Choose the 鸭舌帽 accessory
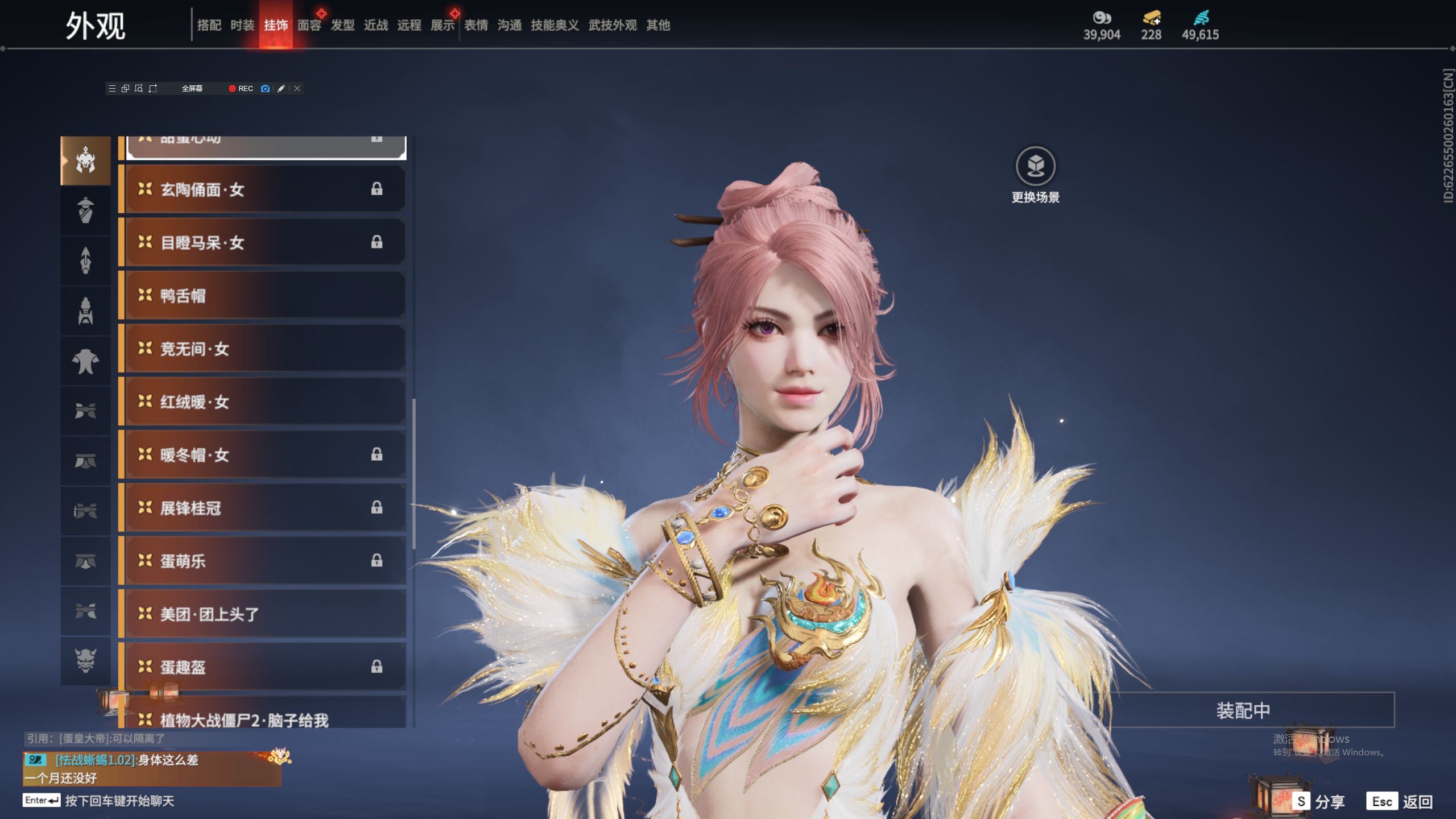Screen dimensions: 1456x819 (x=264, y=295)
